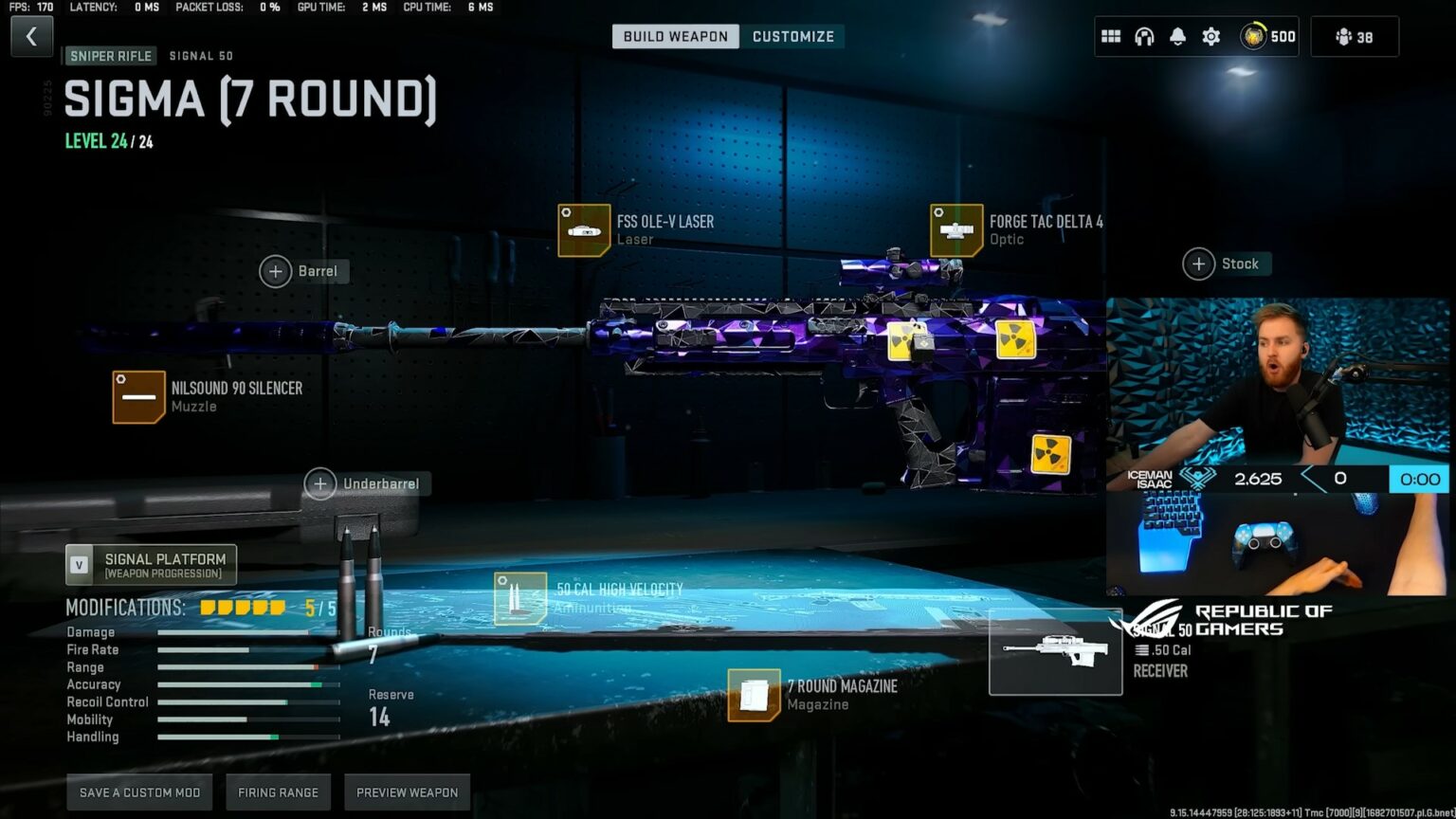Viewport: 1456px width, 819px height.
Task: Select the Build Weapon tab
Action: pos(675,36)
